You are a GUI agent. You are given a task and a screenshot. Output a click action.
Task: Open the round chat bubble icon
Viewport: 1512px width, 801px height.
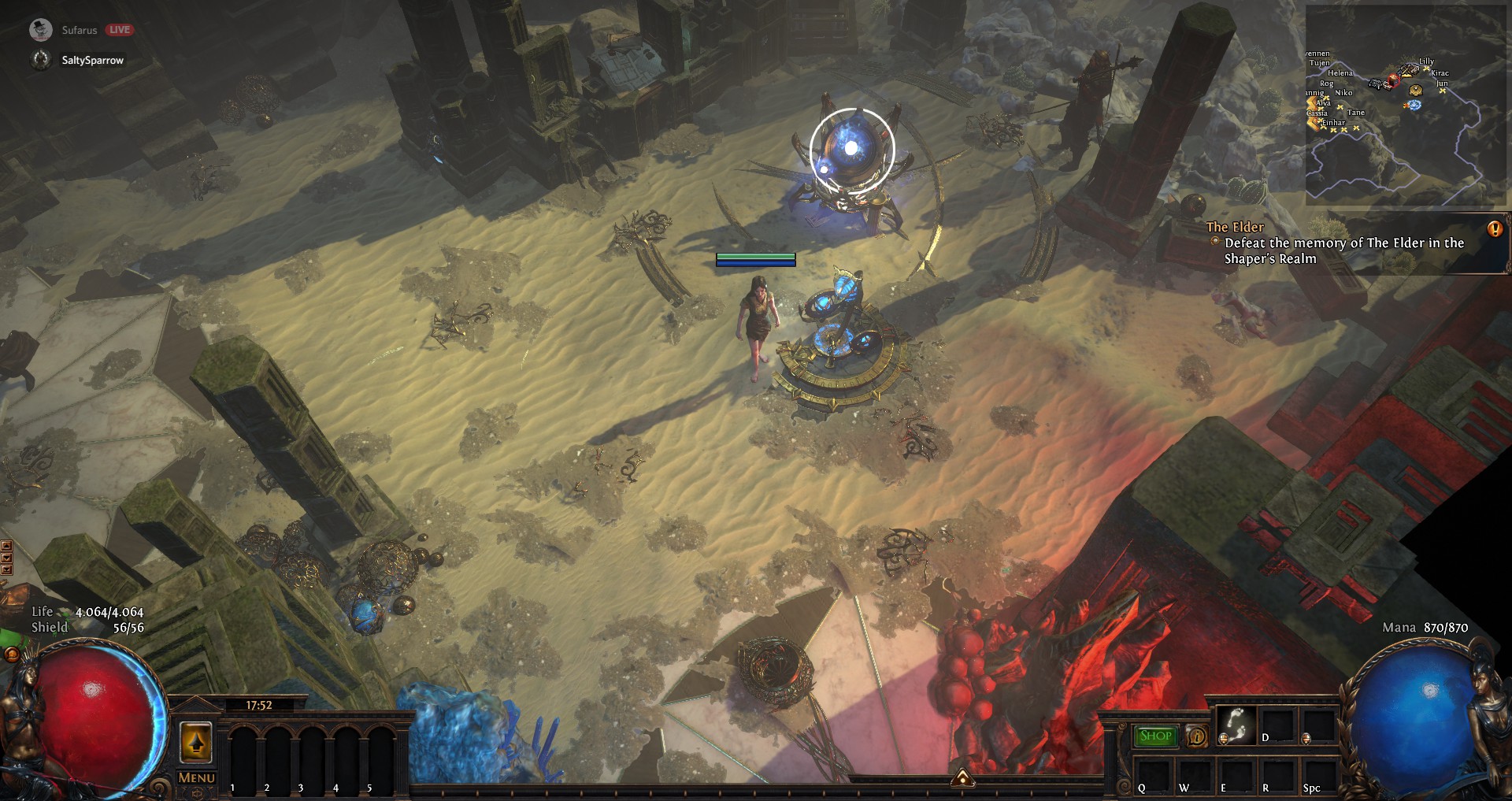(x=11, y=655)
